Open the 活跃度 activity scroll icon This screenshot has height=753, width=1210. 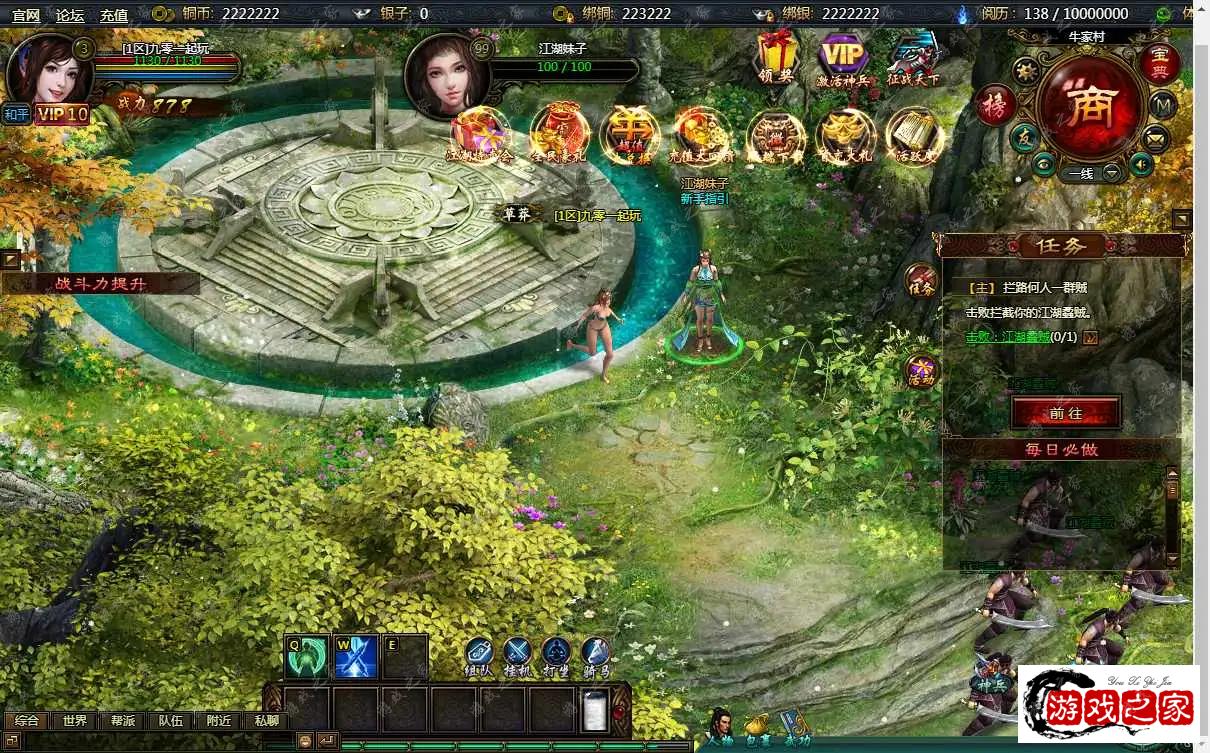pos(914,136)
